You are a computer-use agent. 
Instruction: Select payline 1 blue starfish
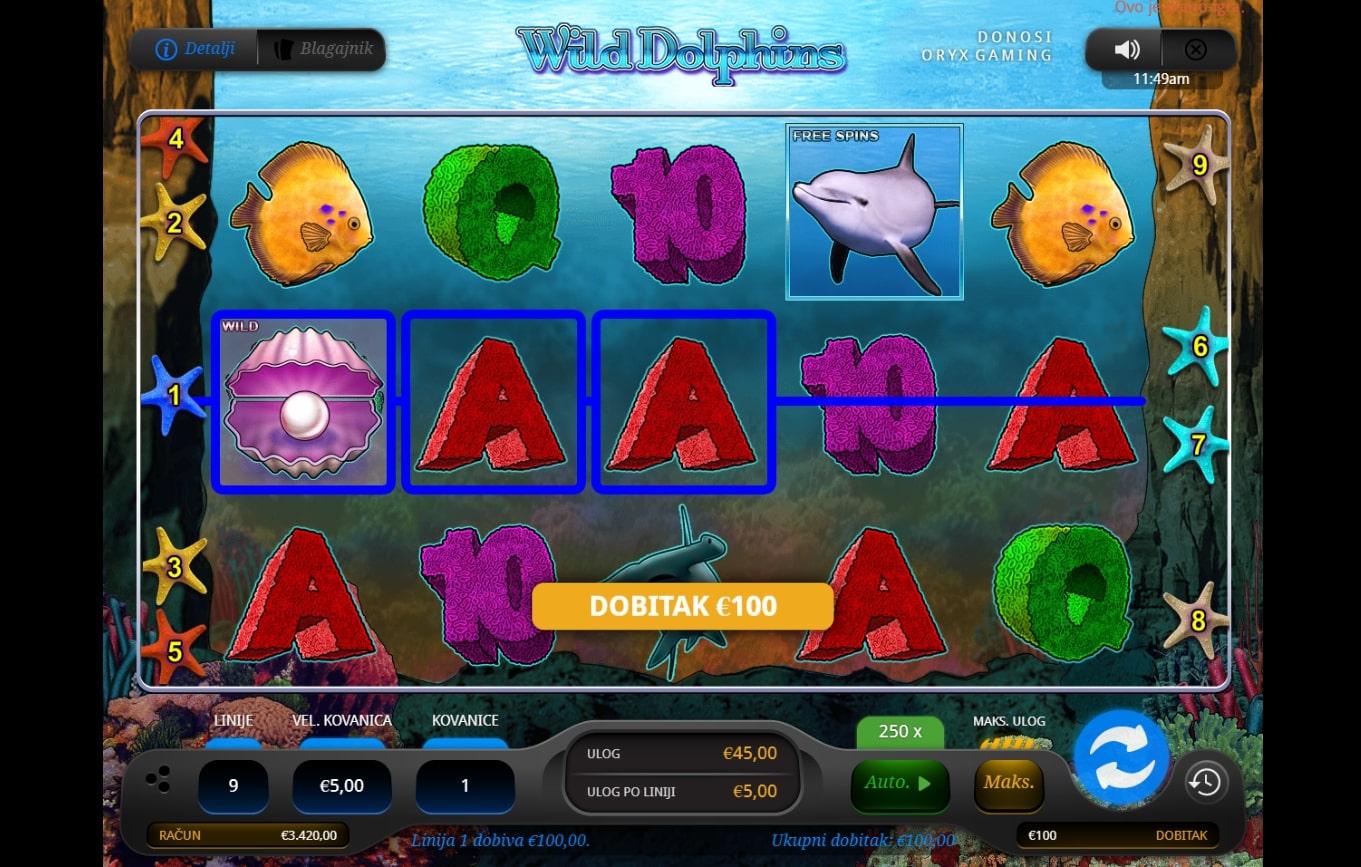click(x=173, y=395)
